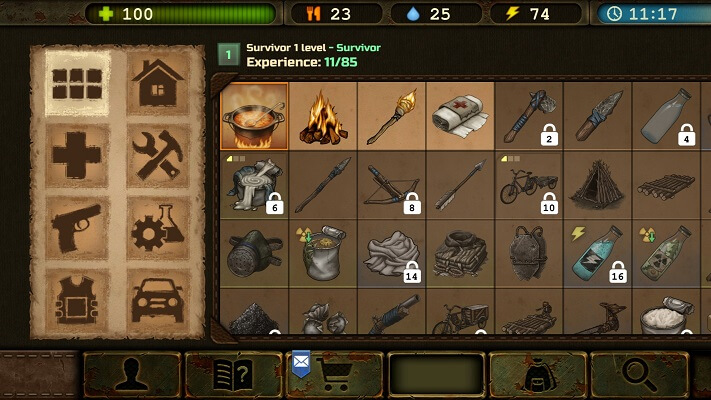The height and width of the screenshot is (400, 711).
Task: Switch to the car vehicles category
Action: (x=161, y=299)
